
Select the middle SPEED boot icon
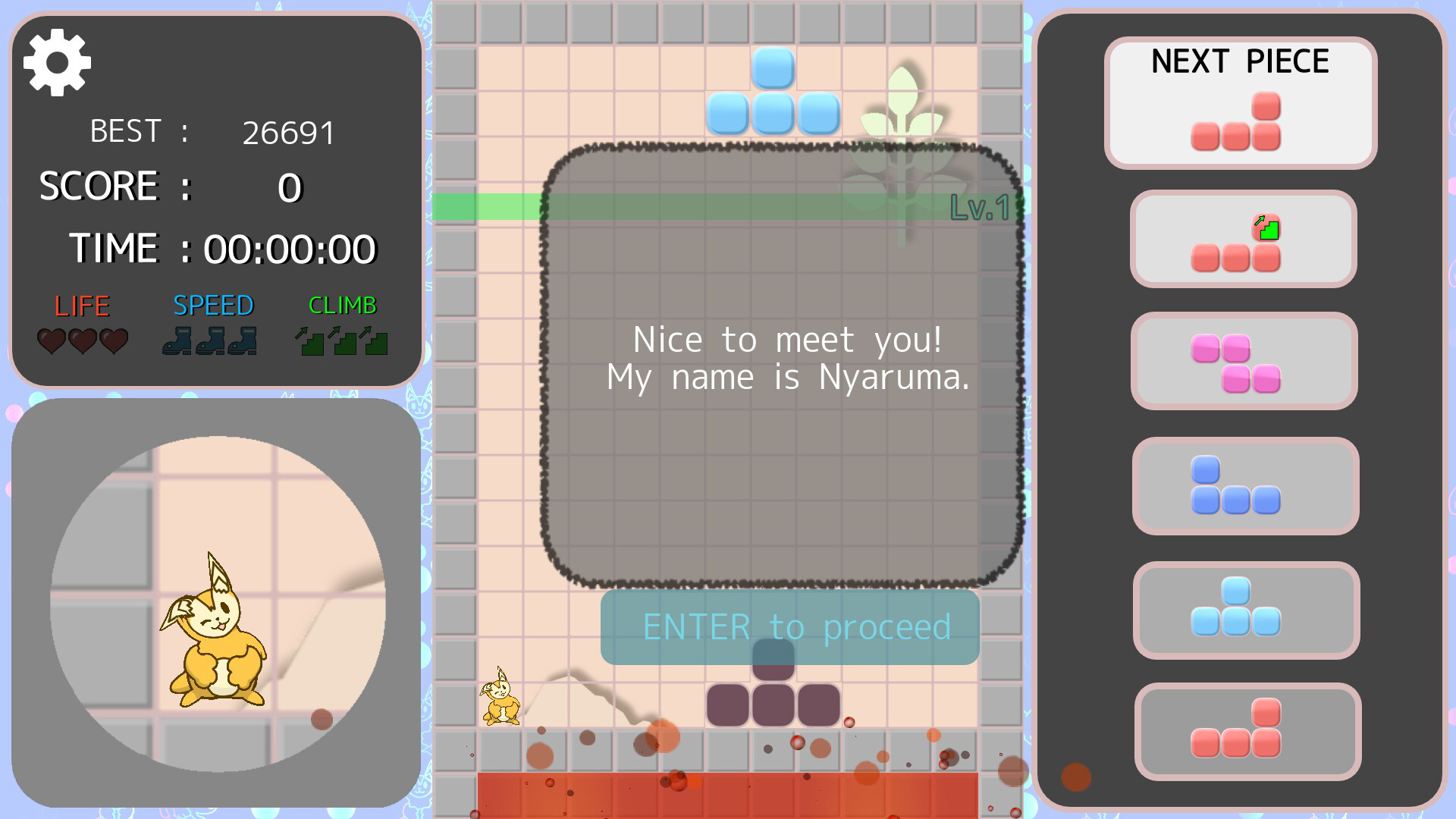click(206, 341)
